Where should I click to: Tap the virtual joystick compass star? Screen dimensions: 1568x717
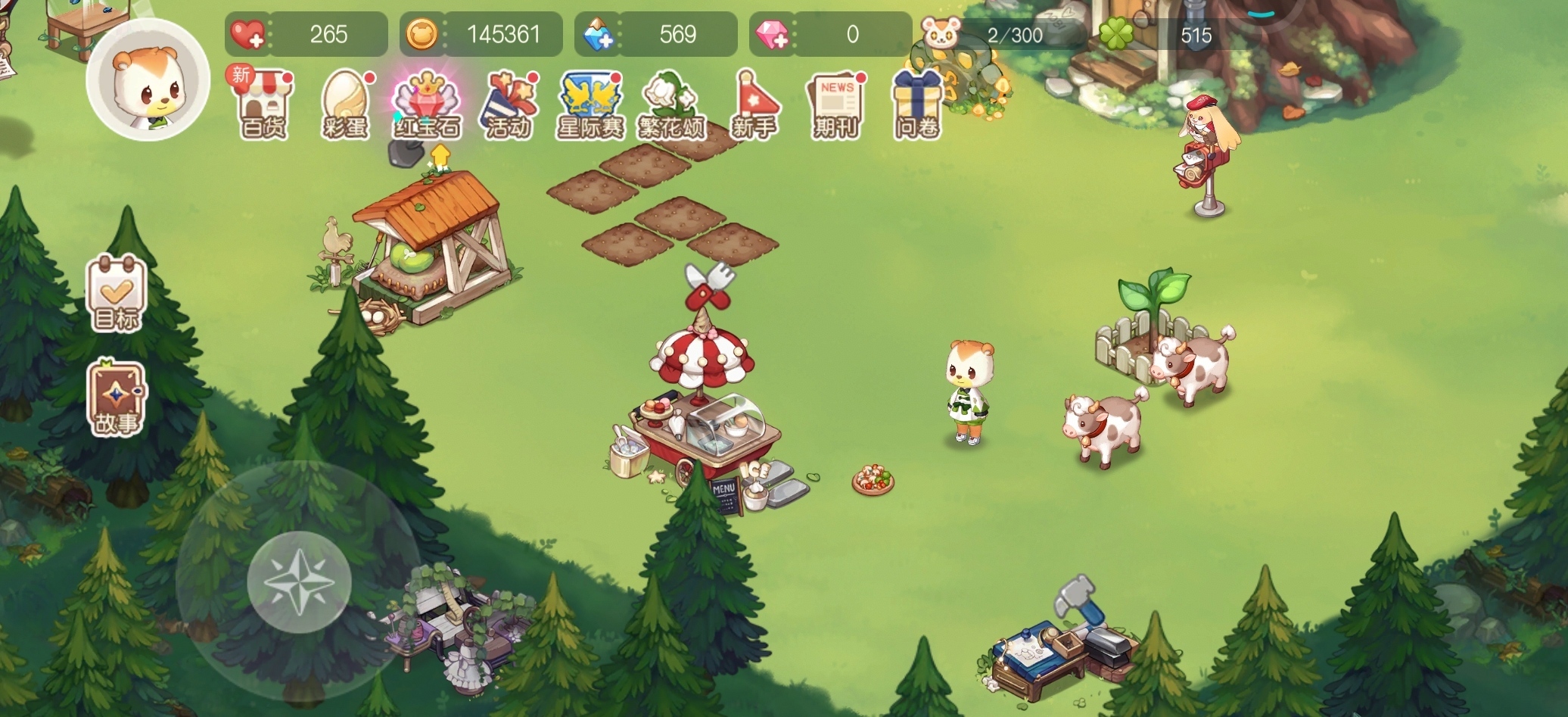(299, 582)
